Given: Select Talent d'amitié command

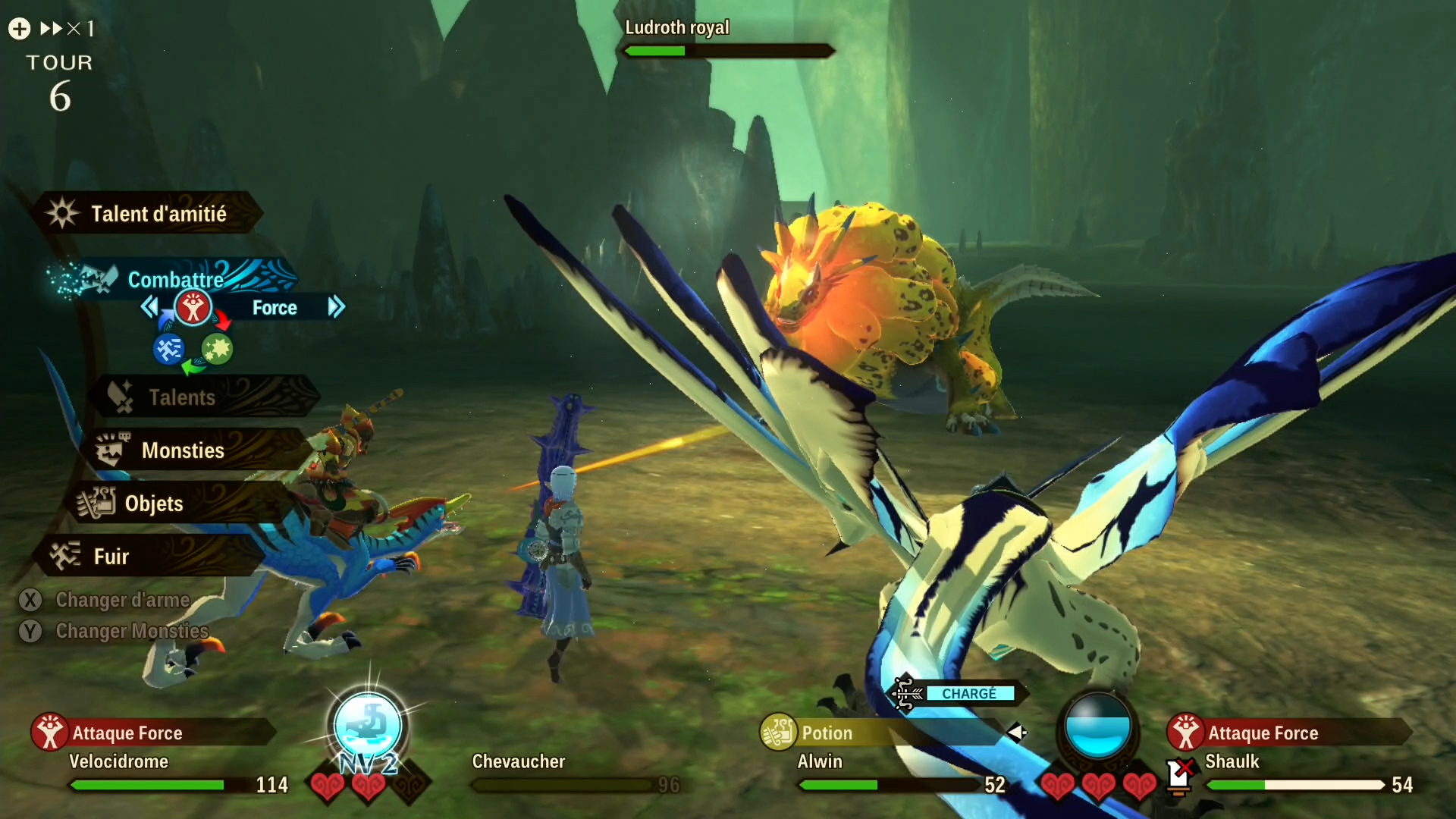Looking at the screenshot, I should (x=148, y=214).
